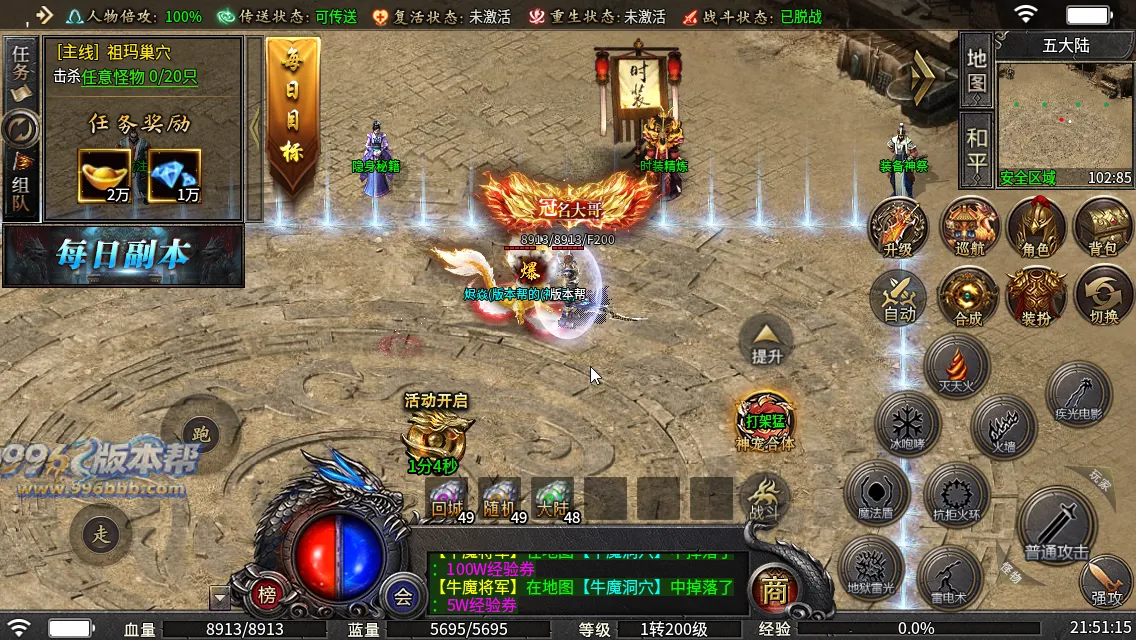This screenshot has height=640, width=1136.
Task: Switch to the 组队 team tab
Action: (x=21, y=183)
